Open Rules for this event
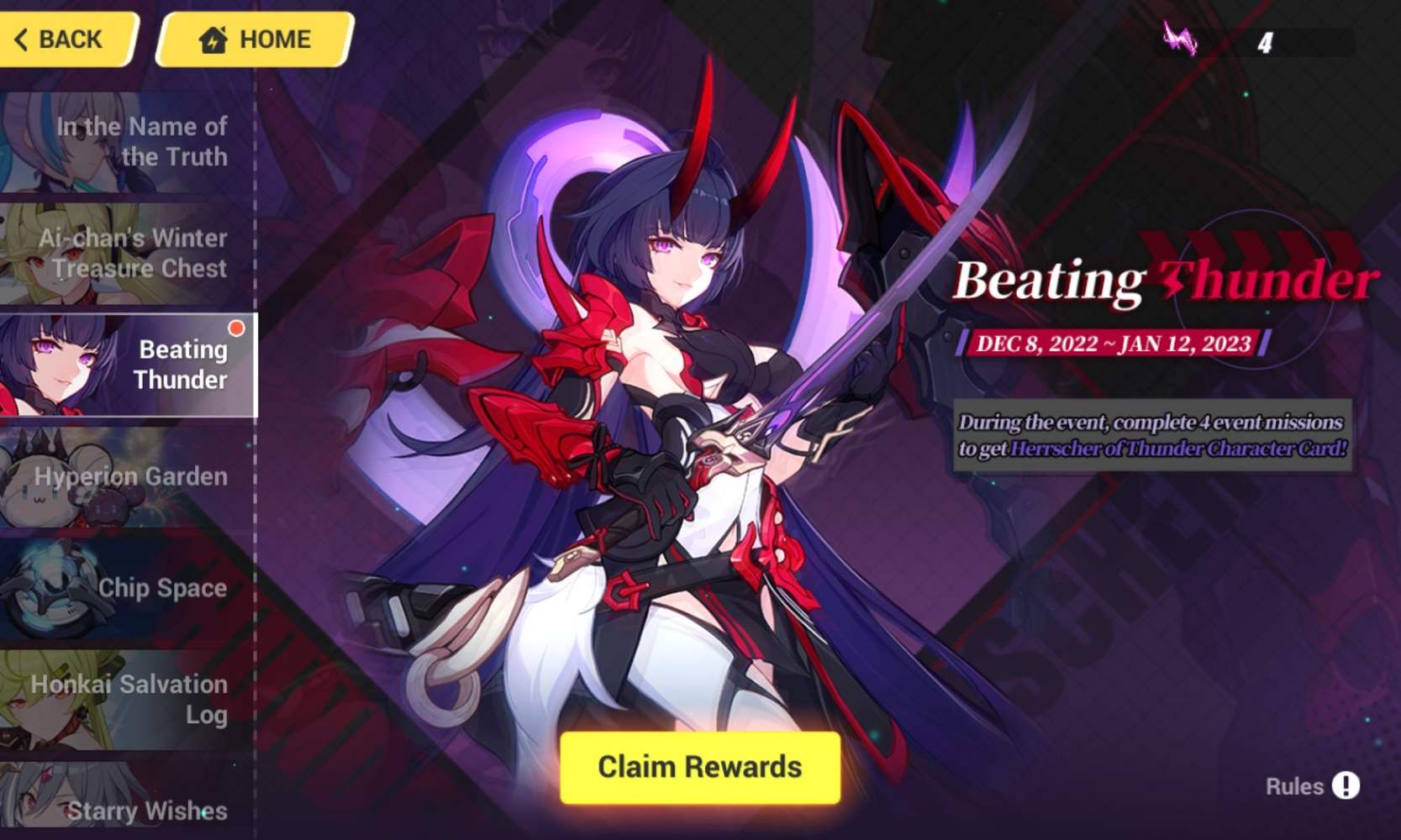Image resolution: width=1401 pixels, height=840 pixels. pyautogui.click(x=1297, y=786)
